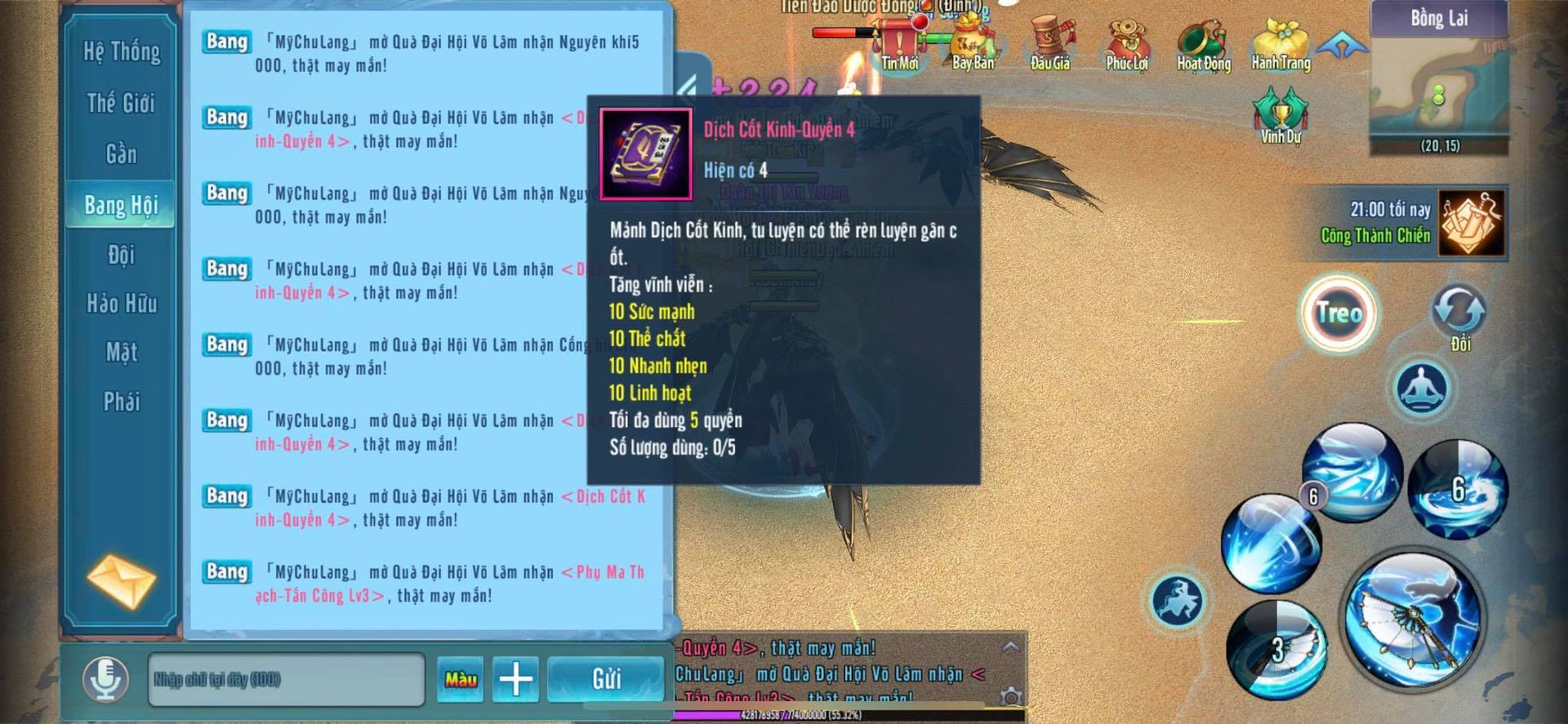Toggle auto-combat with Treo button

1339,313
